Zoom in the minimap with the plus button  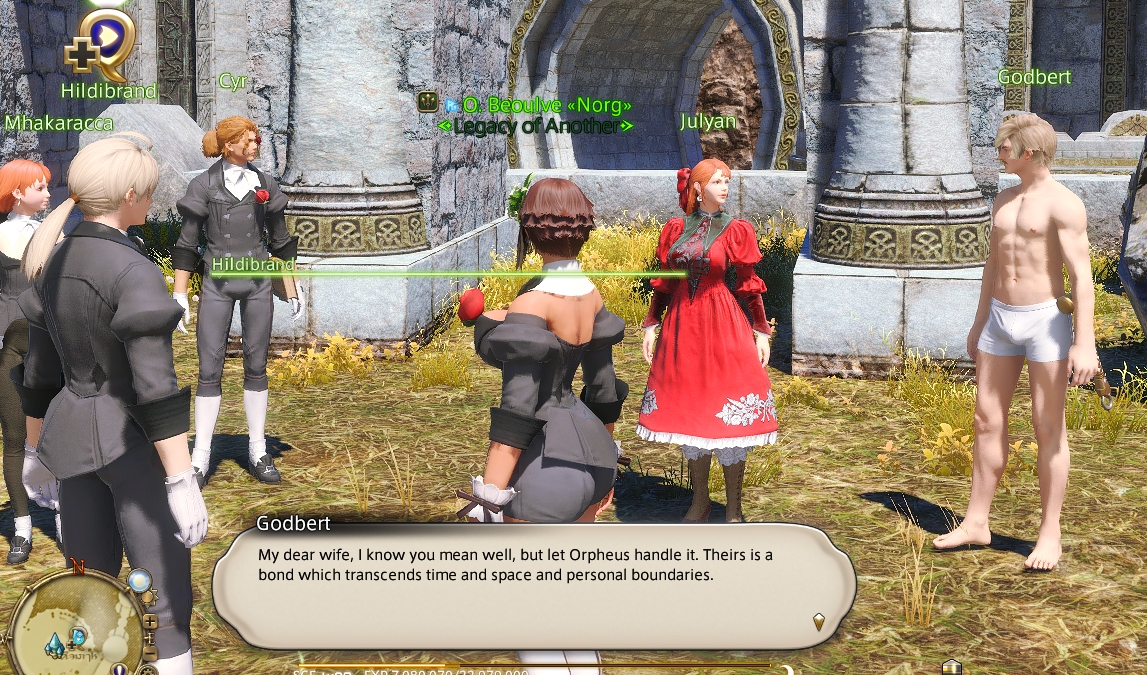coord(150,621)
